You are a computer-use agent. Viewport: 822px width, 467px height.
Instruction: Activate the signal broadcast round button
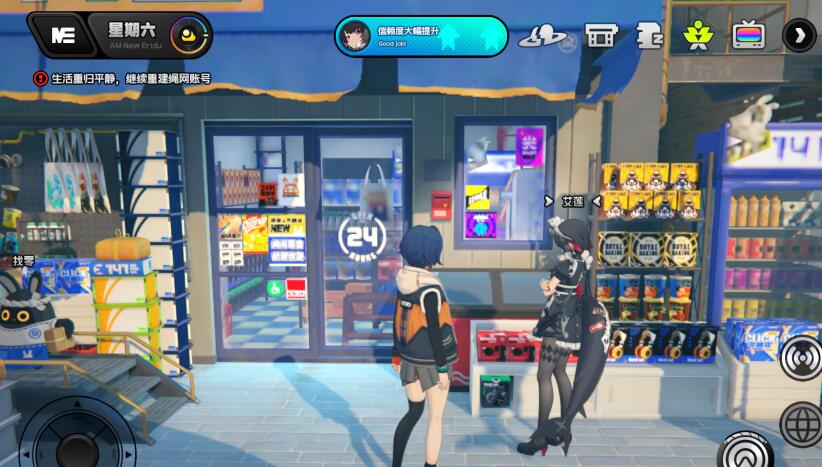click(x=802, y=358)
